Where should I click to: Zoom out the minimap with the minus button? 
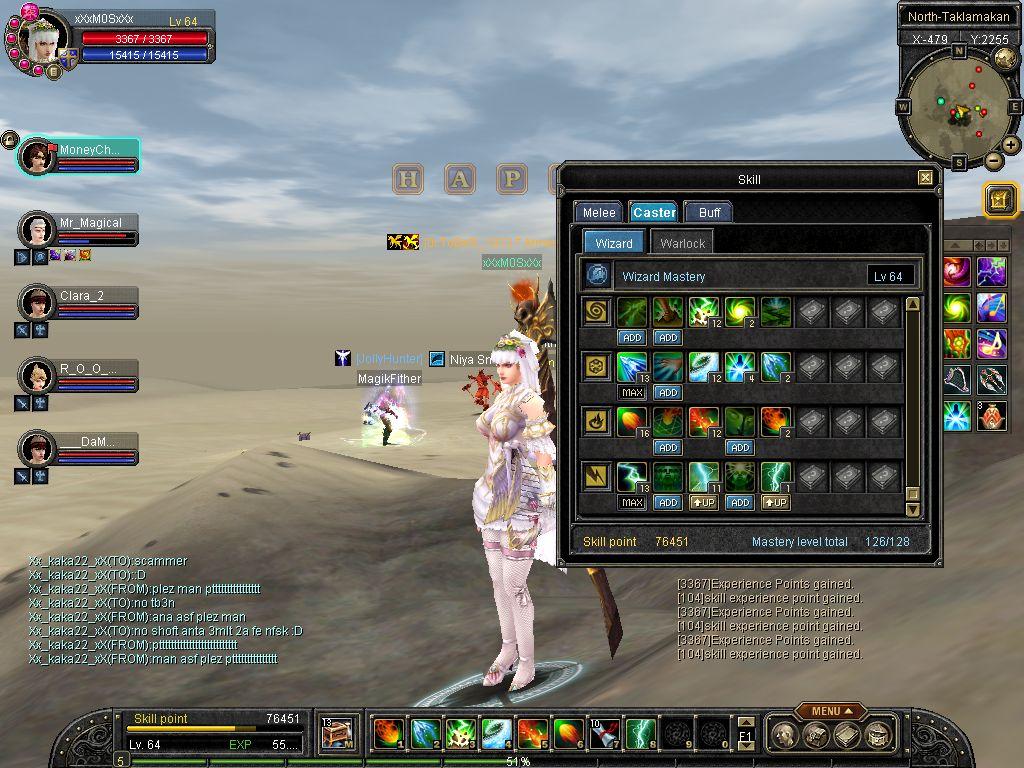993,160
